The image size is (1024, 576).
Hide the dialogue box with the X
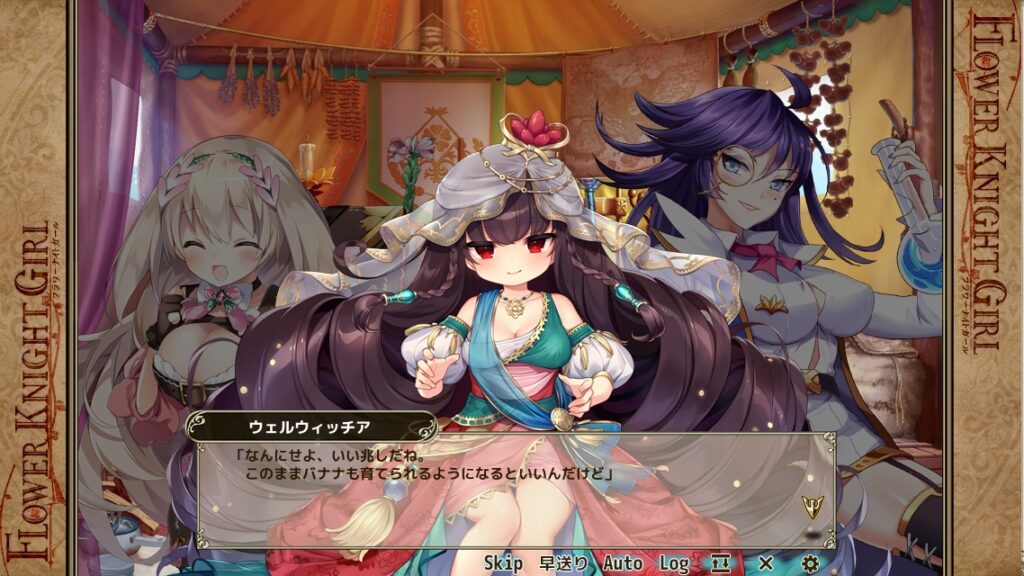(x=766, y=563)
